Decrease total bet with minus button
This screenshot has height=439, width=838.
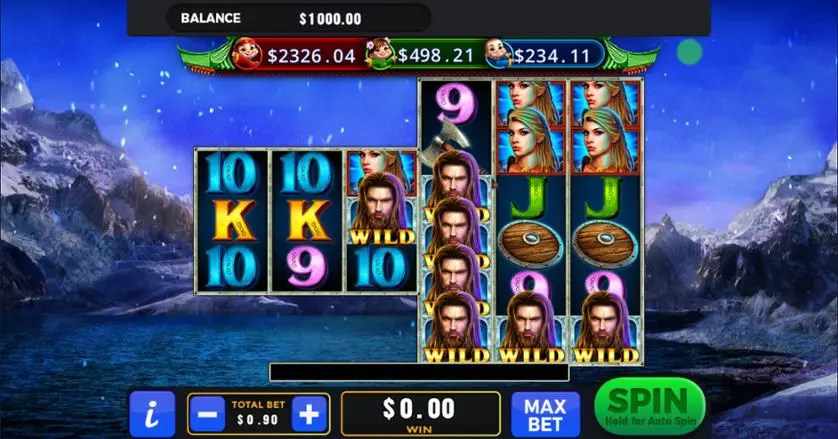(x=209, y=413)
